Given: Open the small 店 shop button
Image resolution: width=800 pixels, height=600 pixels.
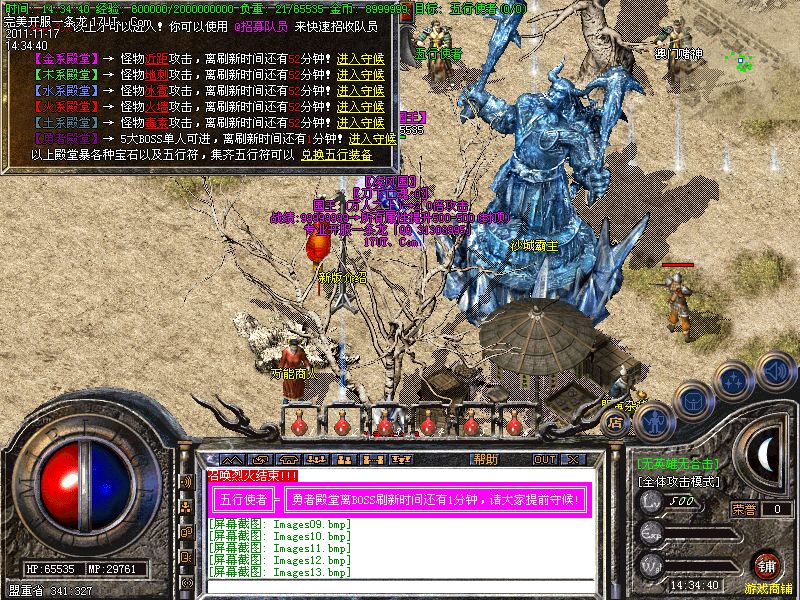Looking at the screenshot, I should tap(616, 423).
